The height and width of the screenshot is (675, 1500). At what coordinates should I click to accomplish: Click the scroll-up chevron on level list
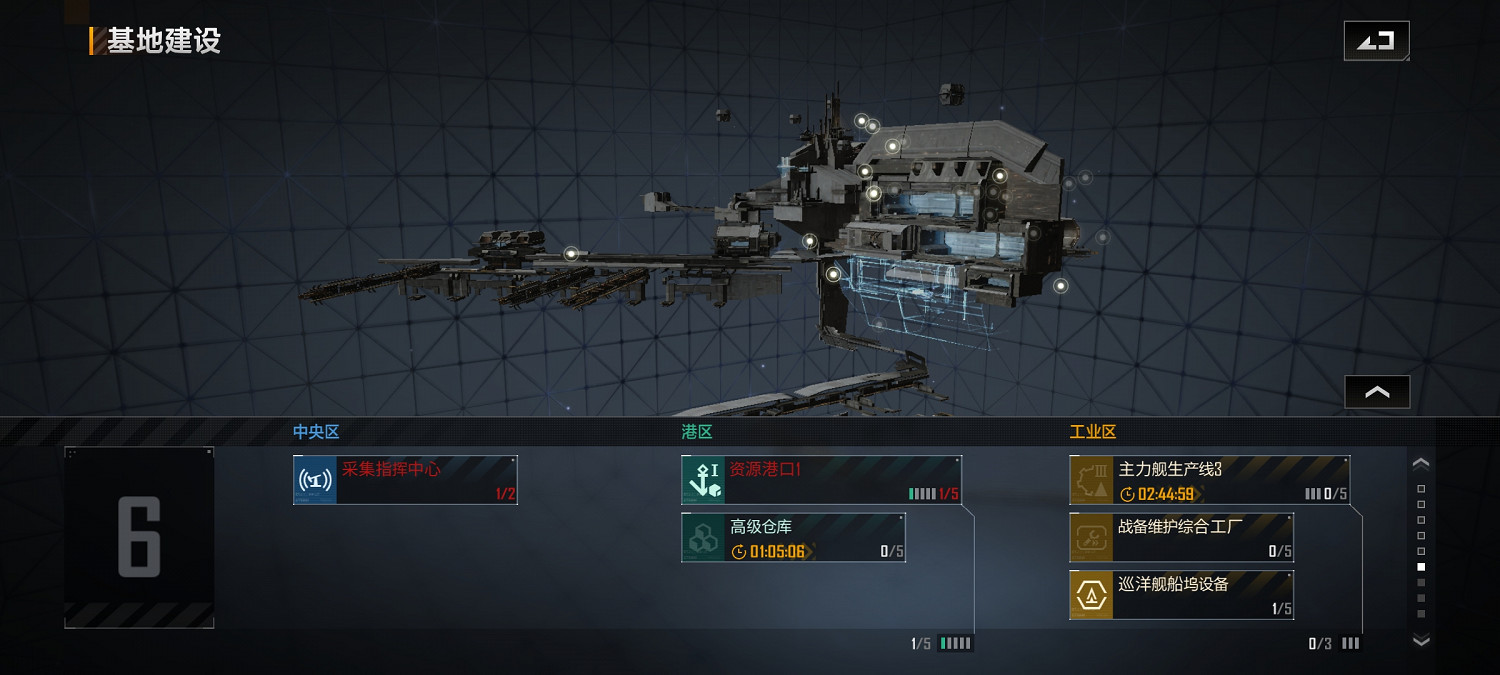tap(1421, 464)
